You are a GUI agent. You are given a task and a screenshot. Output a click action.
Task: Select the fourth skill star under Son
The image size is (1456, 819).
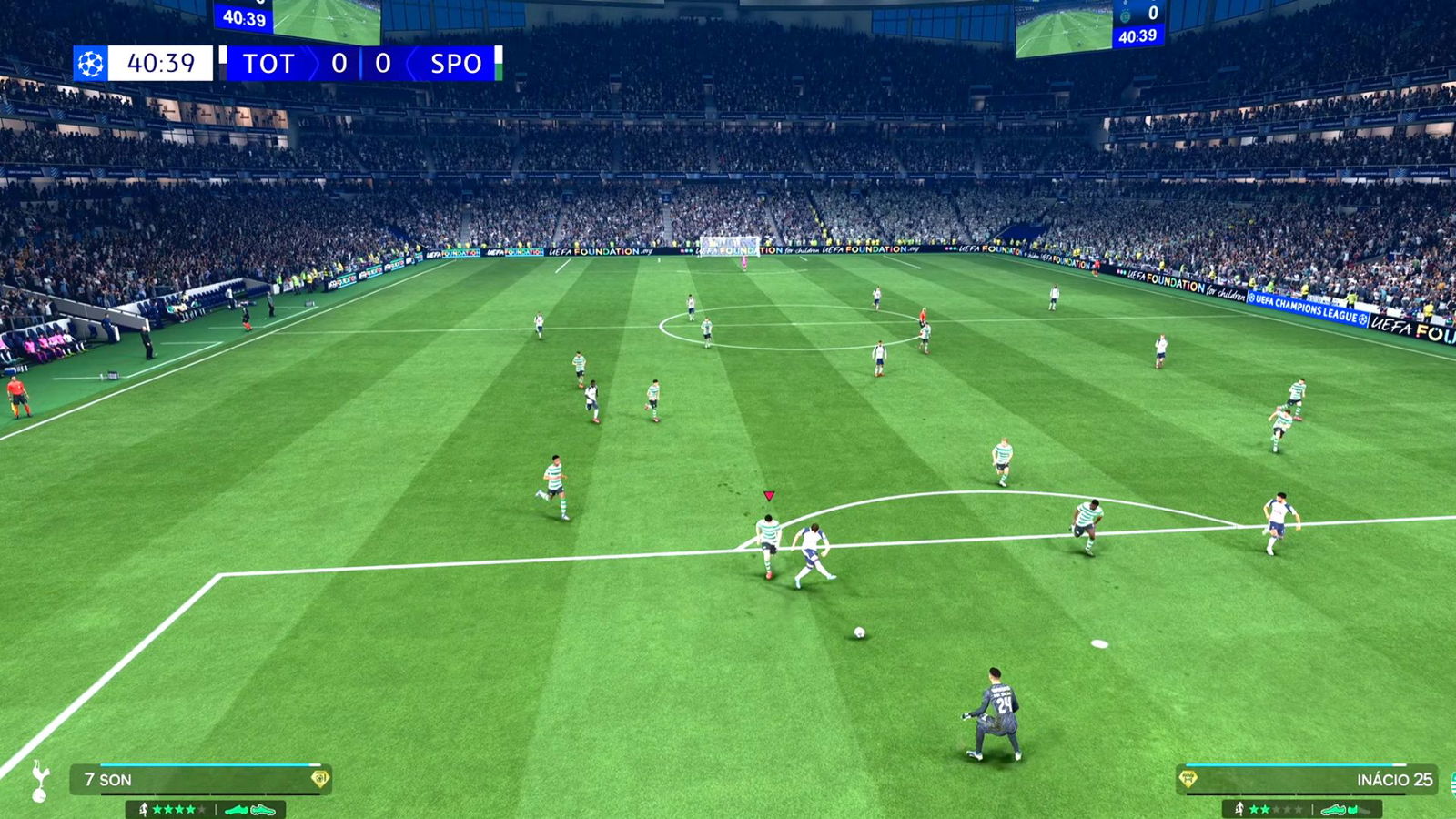coord(190,810)
